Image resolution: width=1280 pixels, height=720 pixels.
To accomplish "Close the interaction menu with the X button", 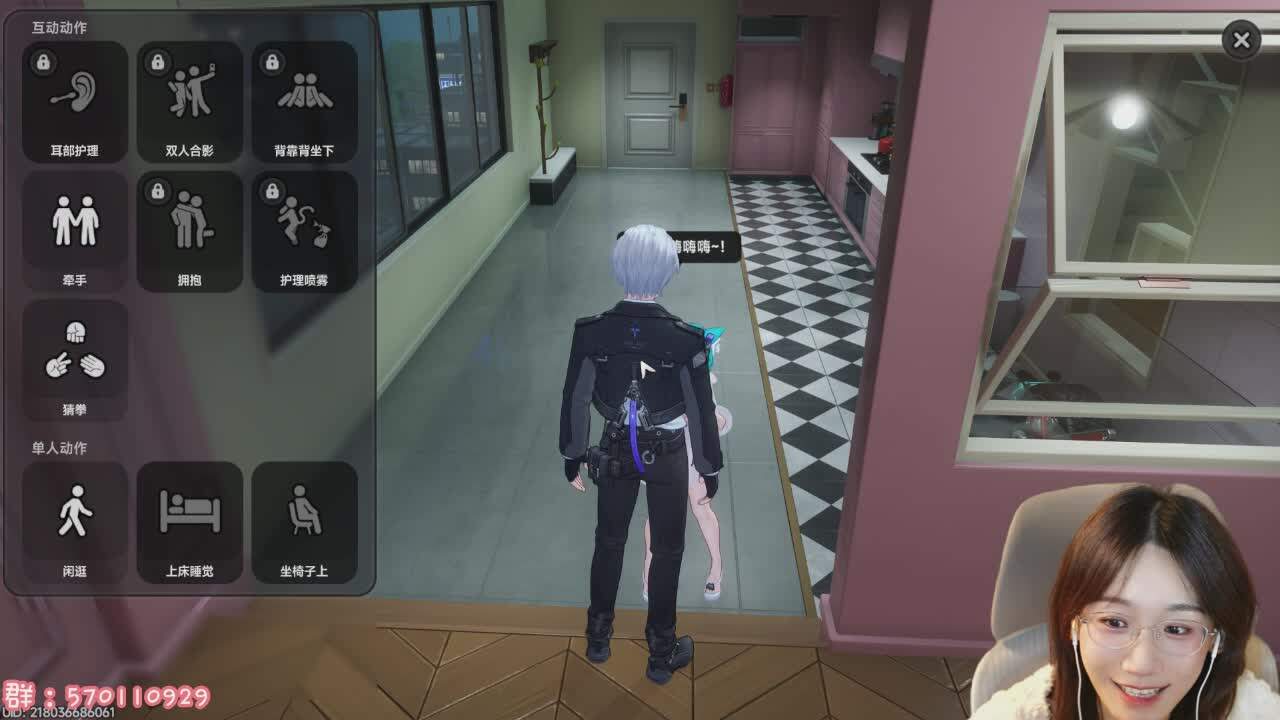I will [x=1241, y=40].
